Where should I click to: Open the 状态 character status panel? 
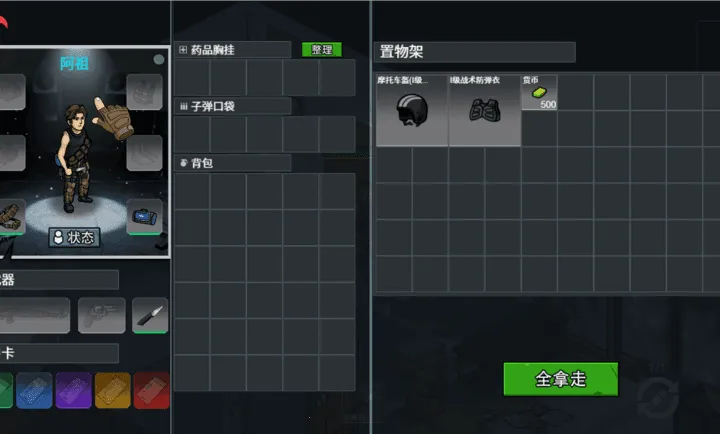[x=75, y=237]
